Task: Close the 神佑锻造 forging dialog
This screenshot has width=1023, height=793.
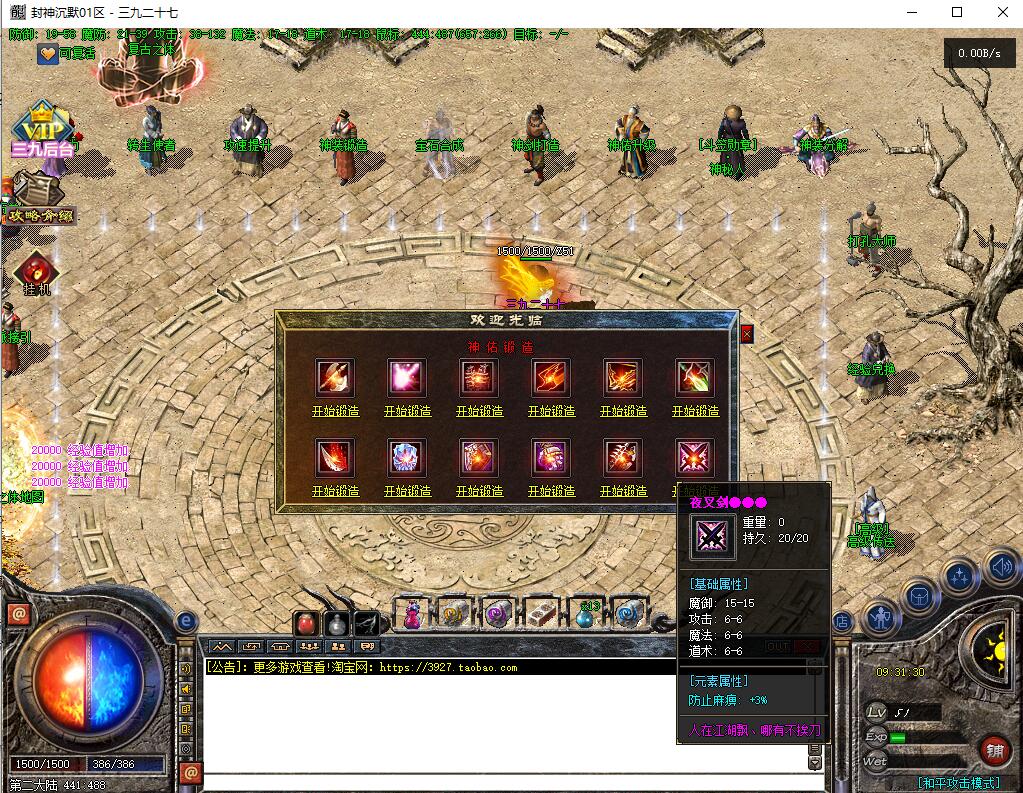Action: pyautogui.click(x=746, y=335)
